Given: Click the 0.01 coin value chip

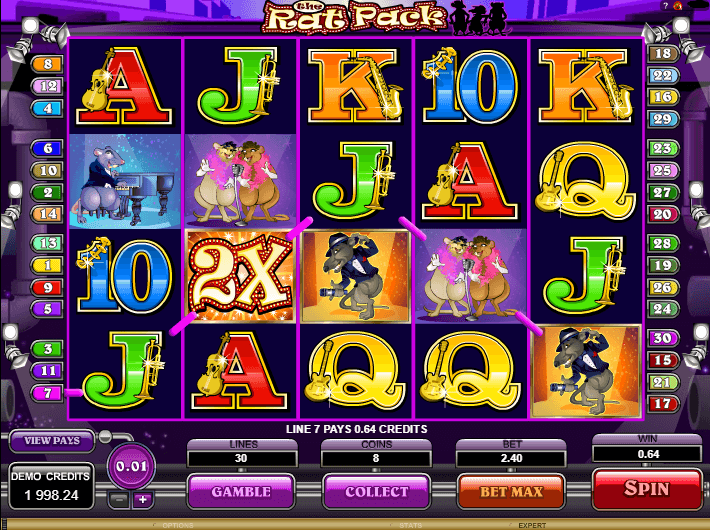Looking at the screenshot, I should pyautogui.click(x=130, y=467).
